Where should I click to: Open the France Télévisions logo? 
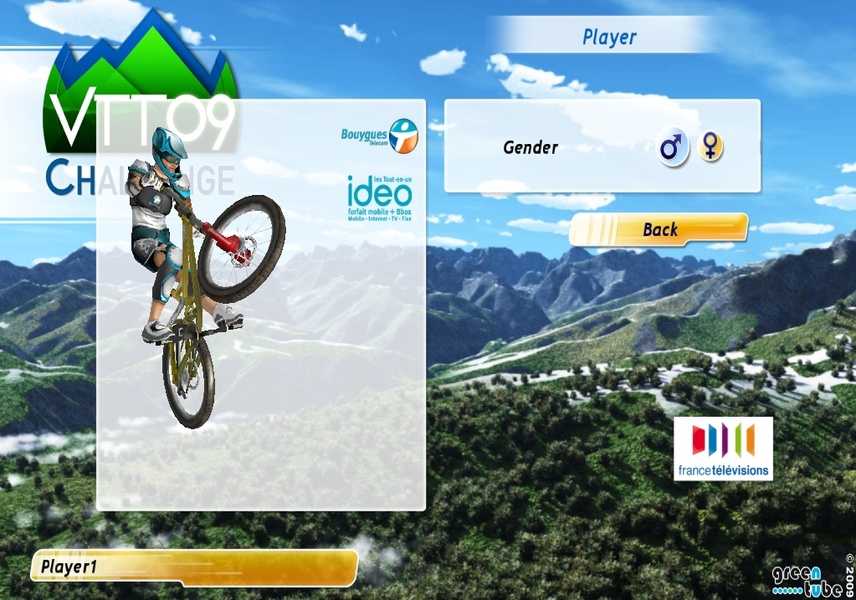(722, 448)
